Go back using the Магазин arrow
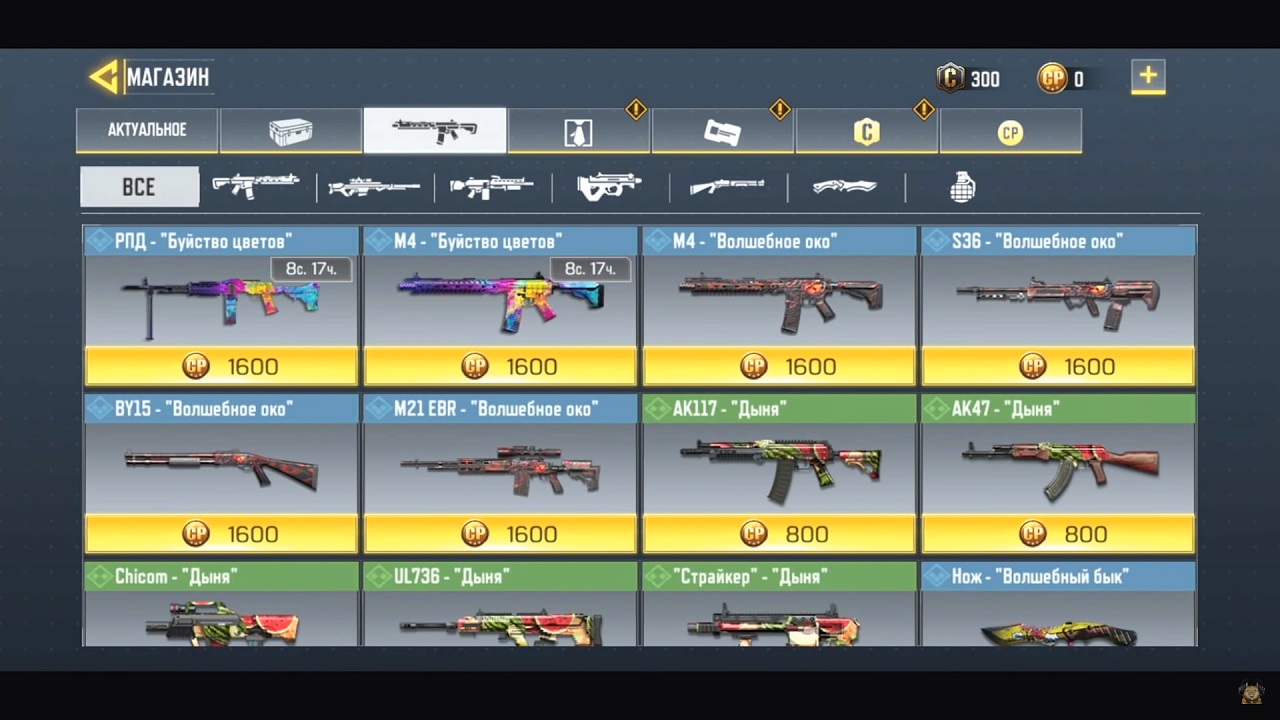Image resolution: width=1280 pixels, height=720 pixels. (x=104, y=77)
